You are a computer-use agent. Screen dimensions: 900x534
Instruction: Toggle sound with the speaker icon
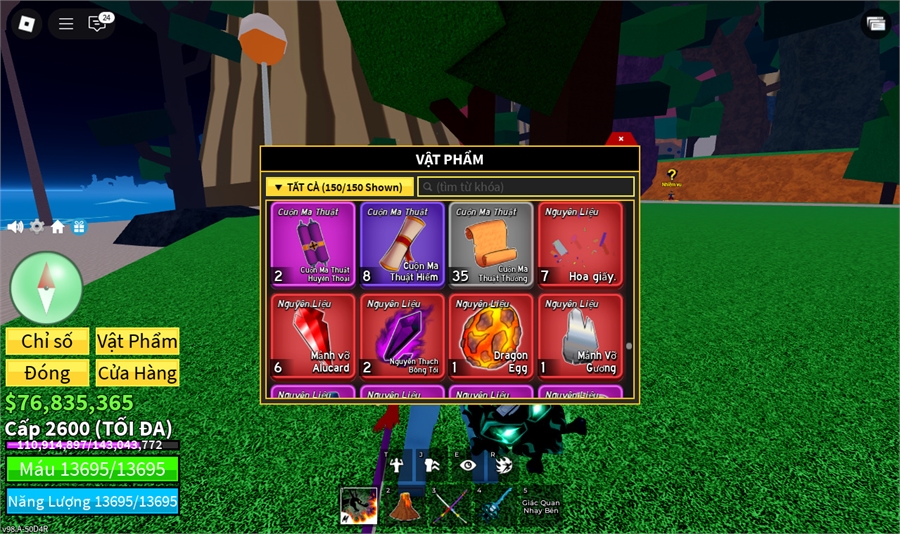click(x=15, y=227)
